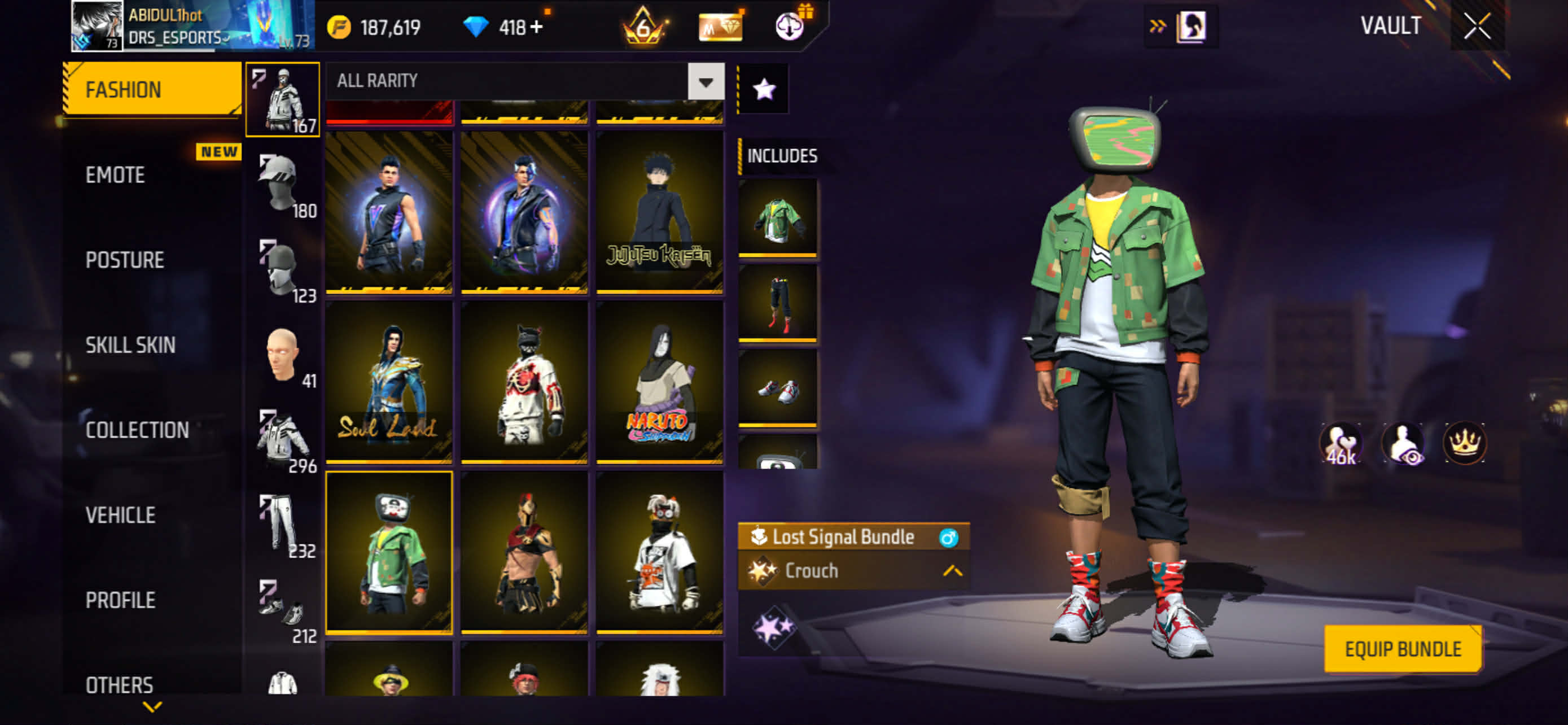The width and height of the screenshot is (1568, 725).
Task: Open the All Rarity dropdown
Action: (706, 81)
